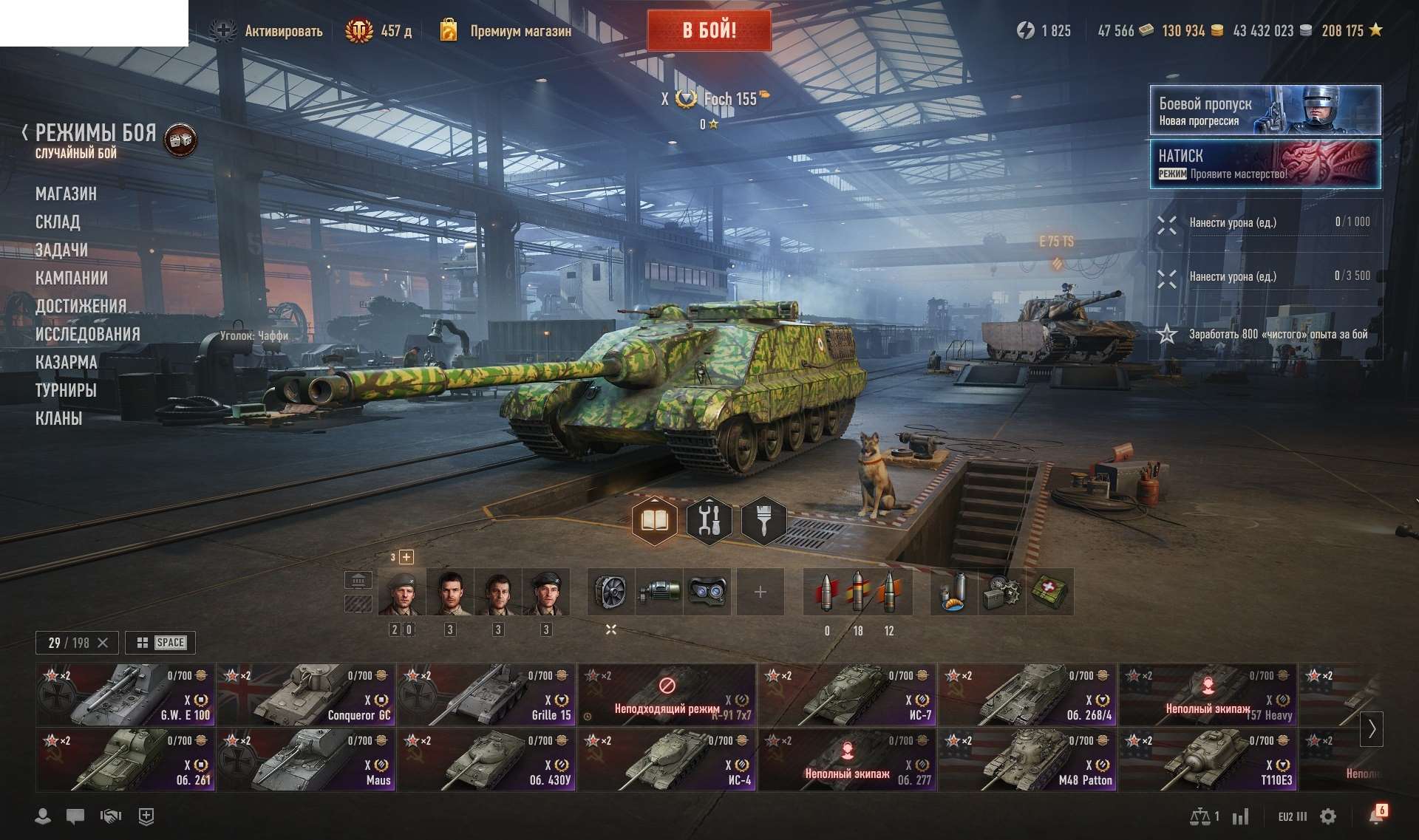Toggle the camouflage preview striped icon

[359, 602]
